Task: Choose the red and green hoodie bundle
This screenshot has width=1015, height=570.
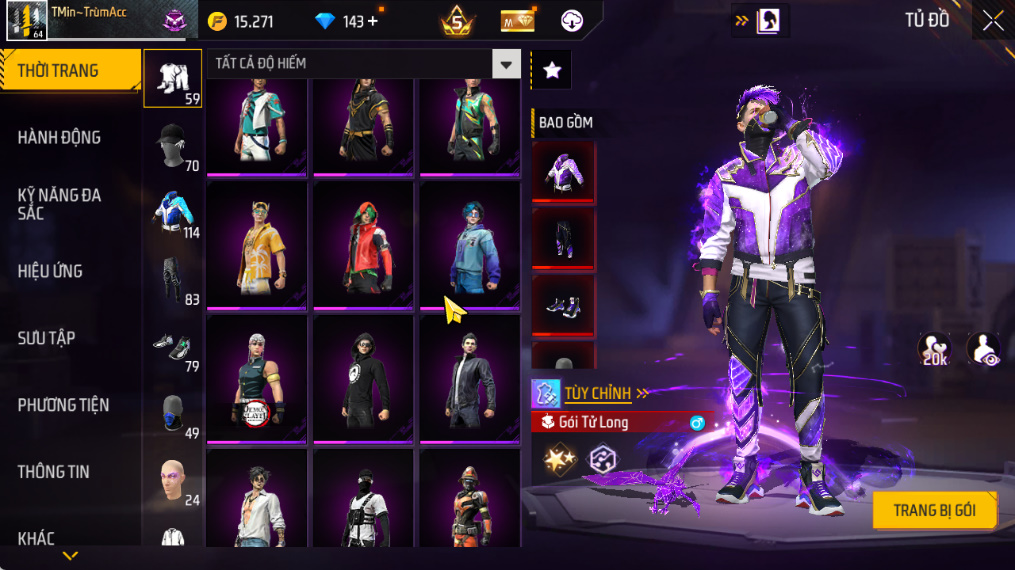Action: (x=363, y=245)
